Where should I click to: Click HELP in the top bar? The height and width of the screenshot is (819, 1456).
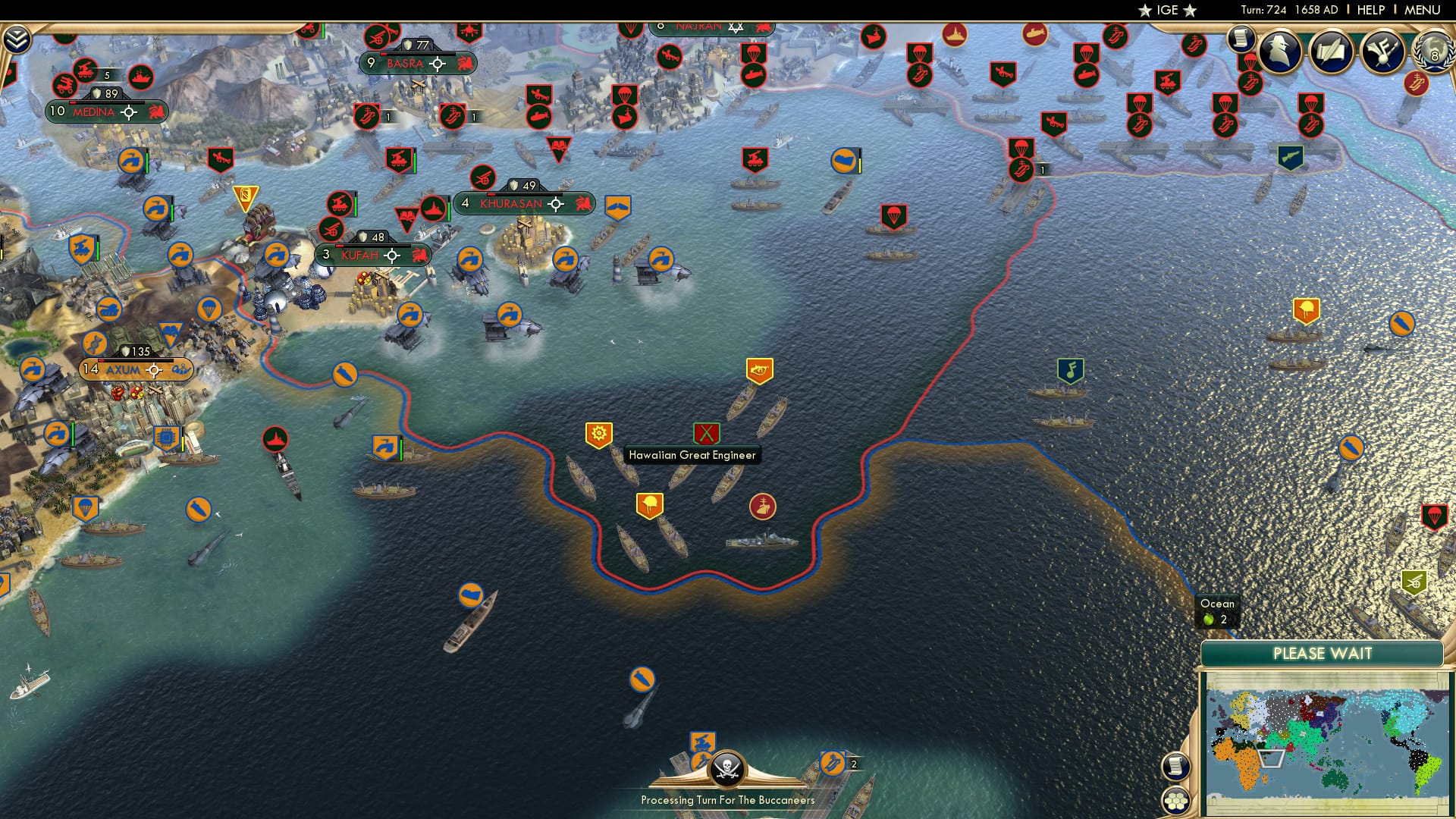1371,10
